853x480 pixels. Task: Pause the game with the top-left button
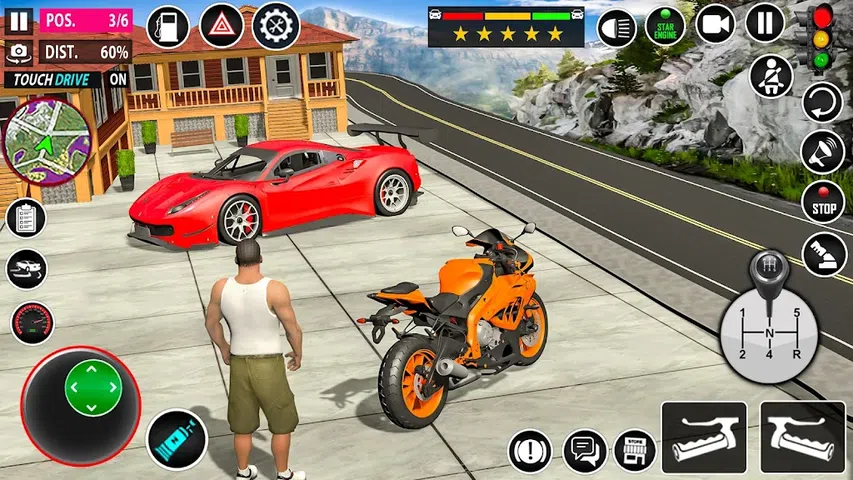pos(19,20)
